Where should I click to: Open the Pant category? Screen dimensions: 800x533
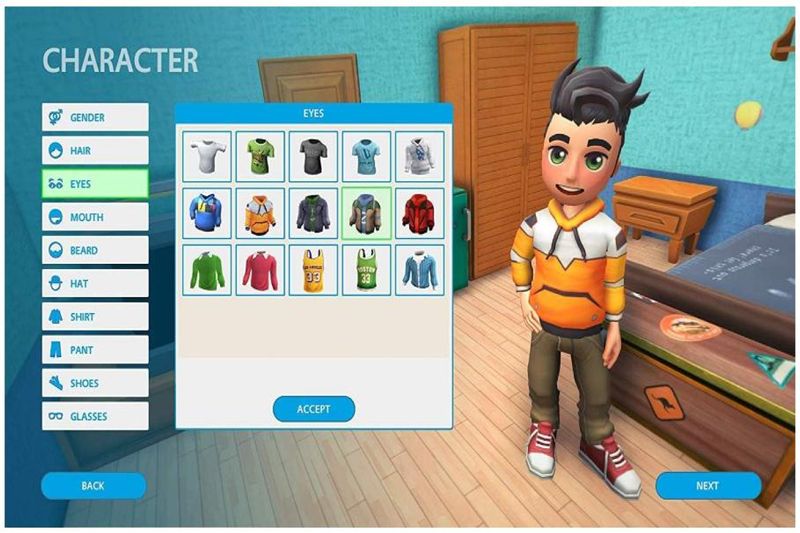tap(95, 350)
